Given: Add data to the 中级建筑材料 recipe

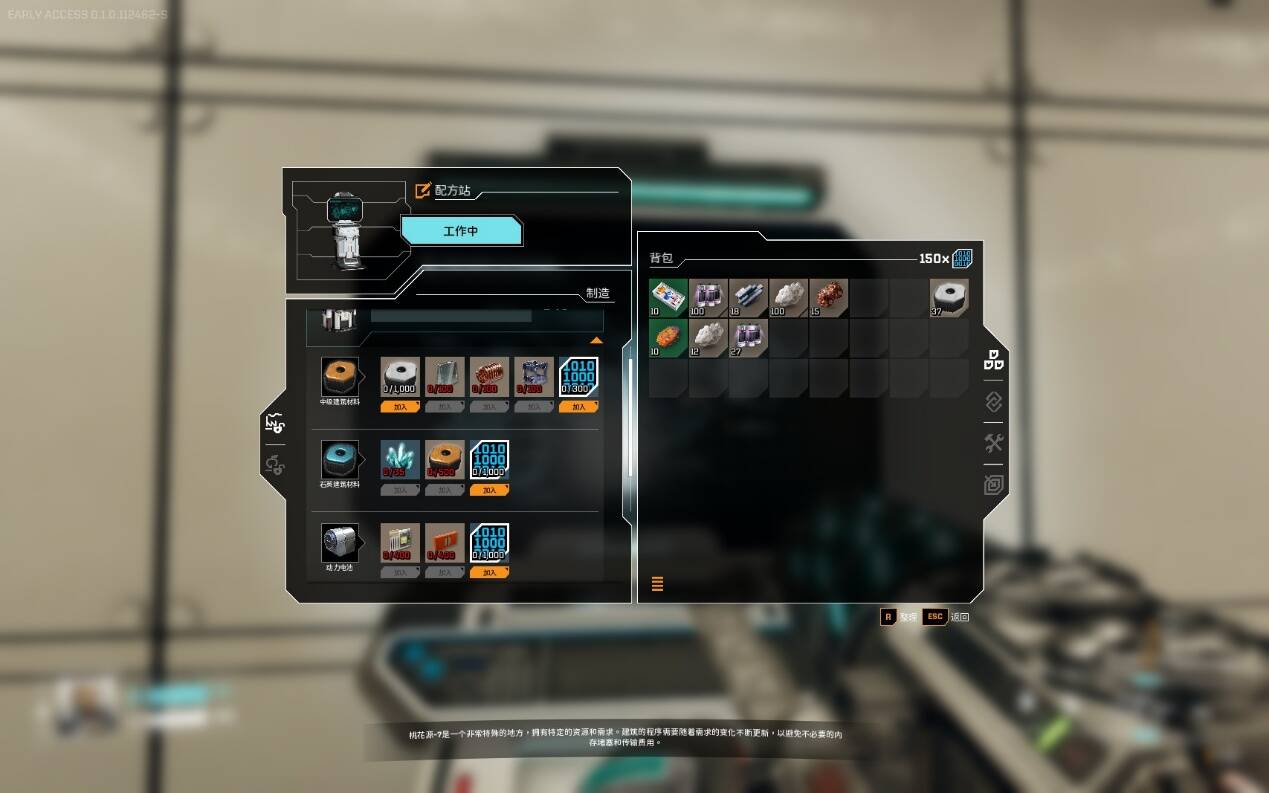Looking at the screenshot, I should pyautogui.click(x=578, y=407).
